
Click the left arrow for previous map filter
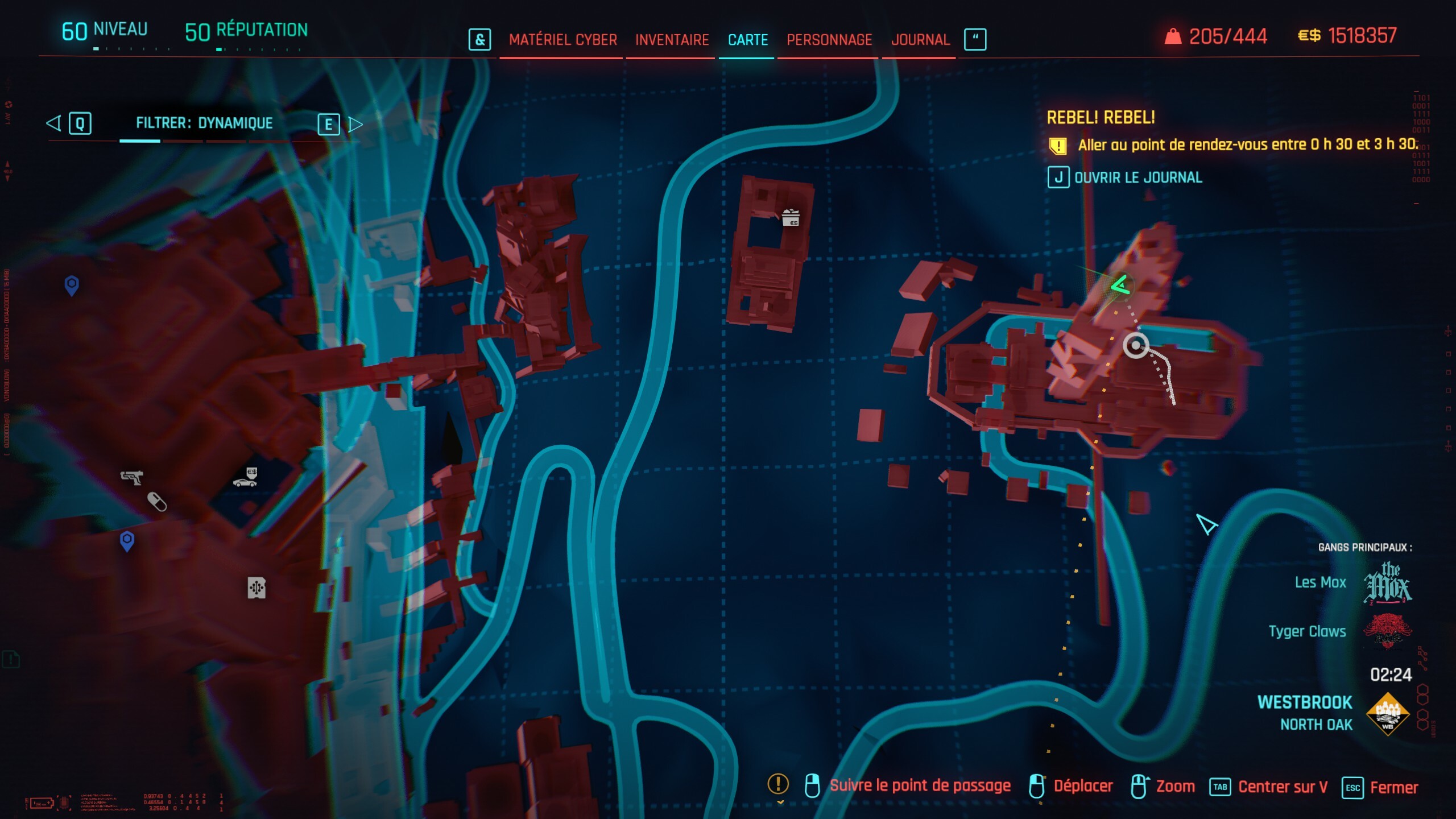tap(54, 123)
